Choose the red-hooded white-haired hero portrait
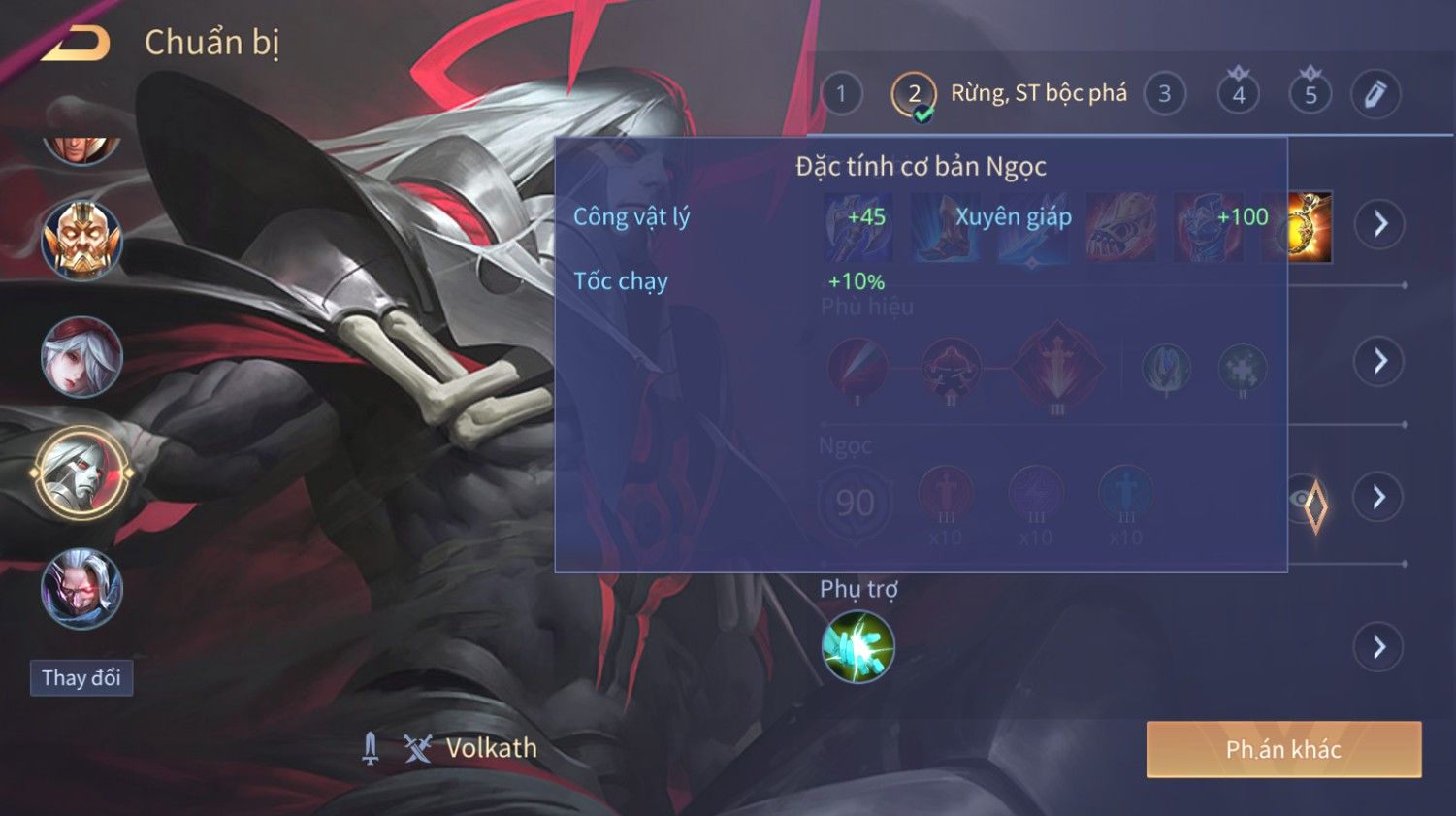Image resolution: width=1456 pixels, height=816 pixels. click(x=81, y=357)
